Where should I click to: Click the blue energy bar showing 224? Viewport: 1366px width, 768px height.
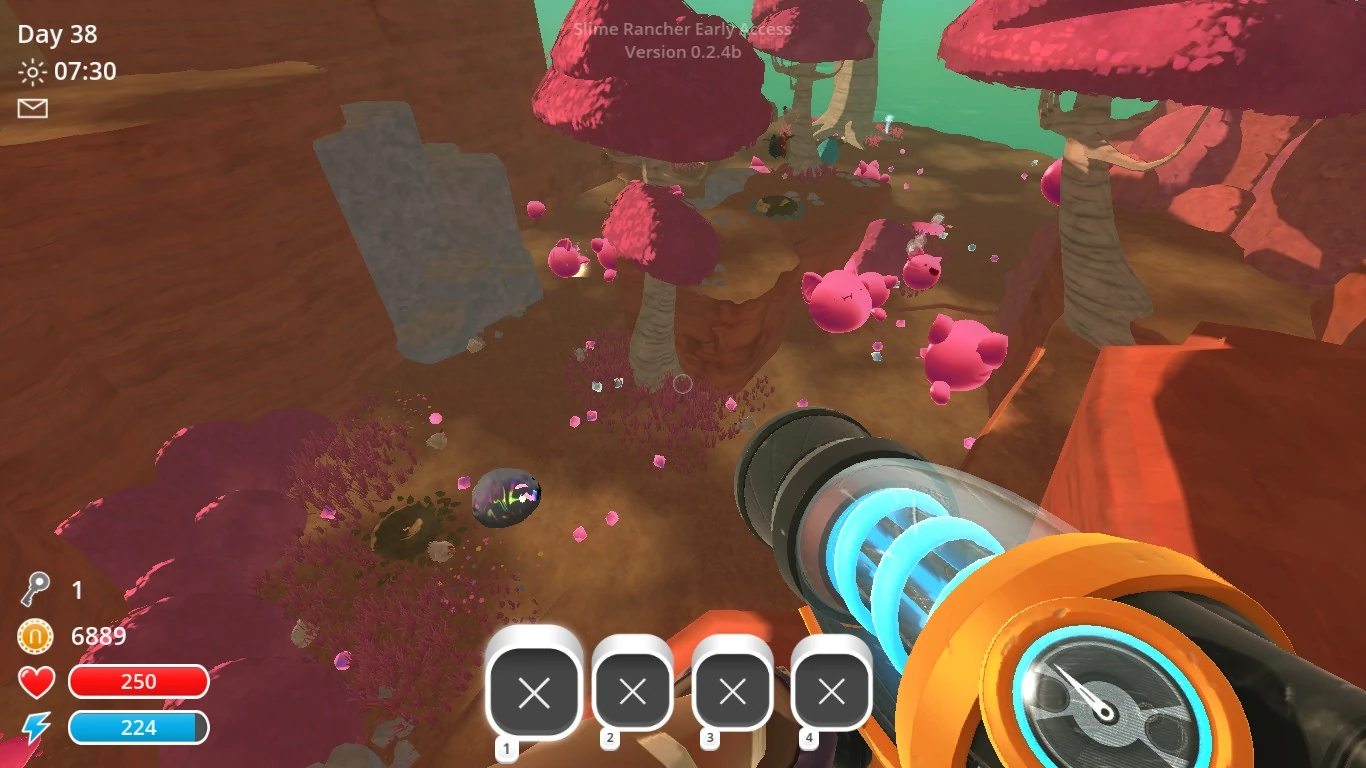tap(138, 728)
